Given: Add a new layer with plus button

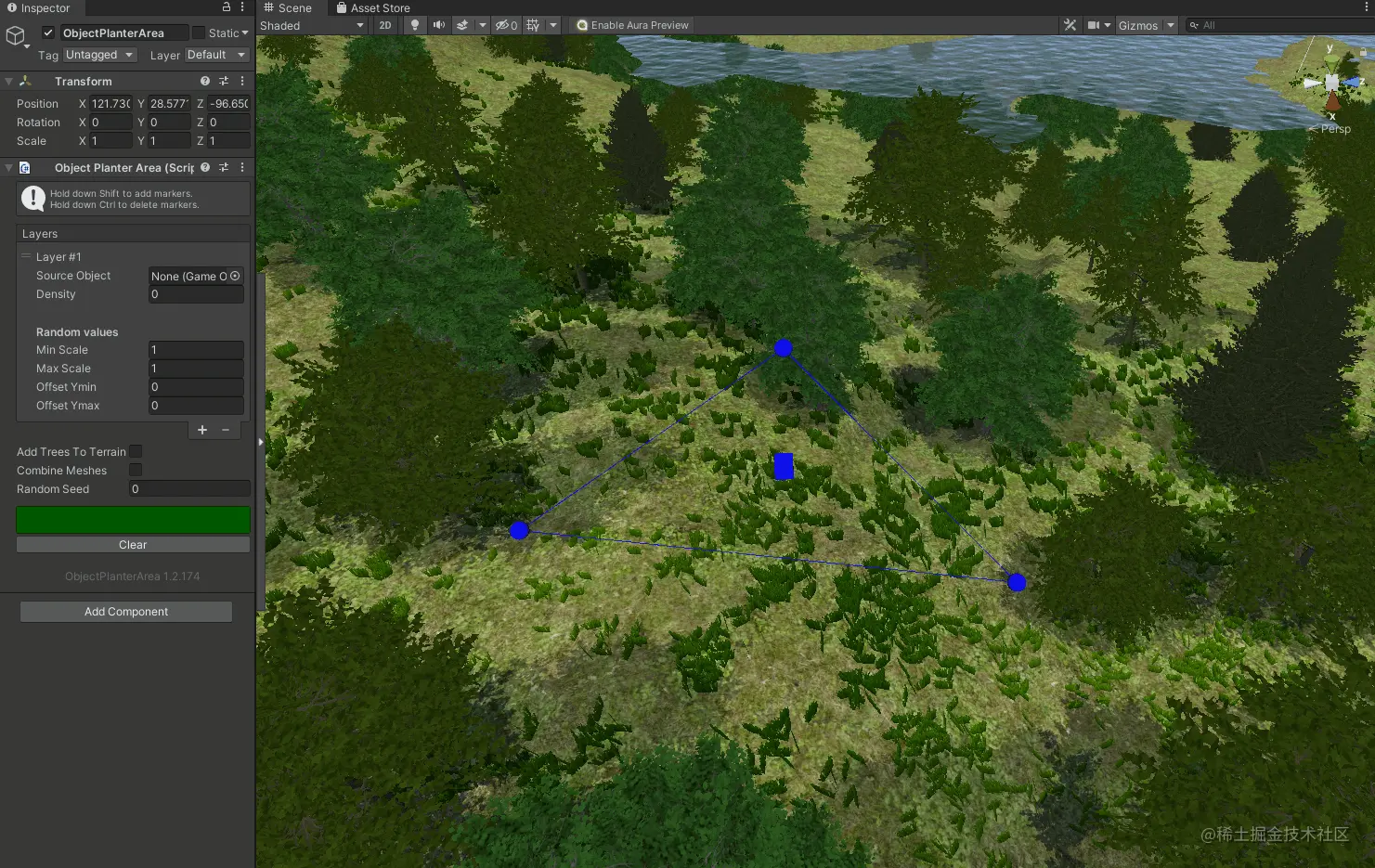Looking at the screenshot, I should coord(202,430).
